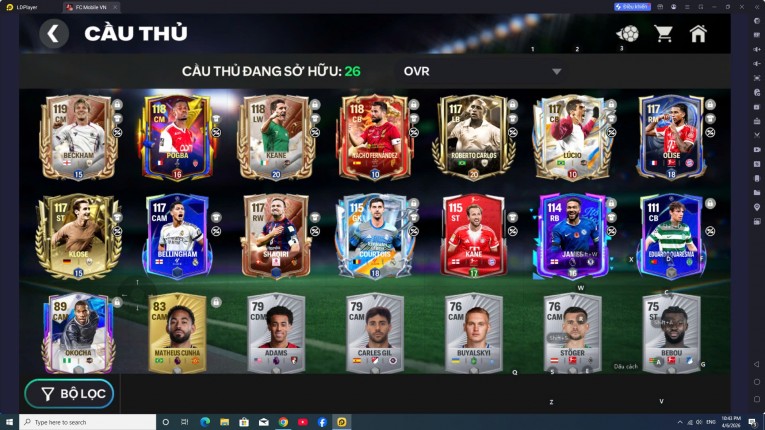This screenshot has width=765, height=430.
Task: Open the BỘ LỌC filter
Action: 70,393
